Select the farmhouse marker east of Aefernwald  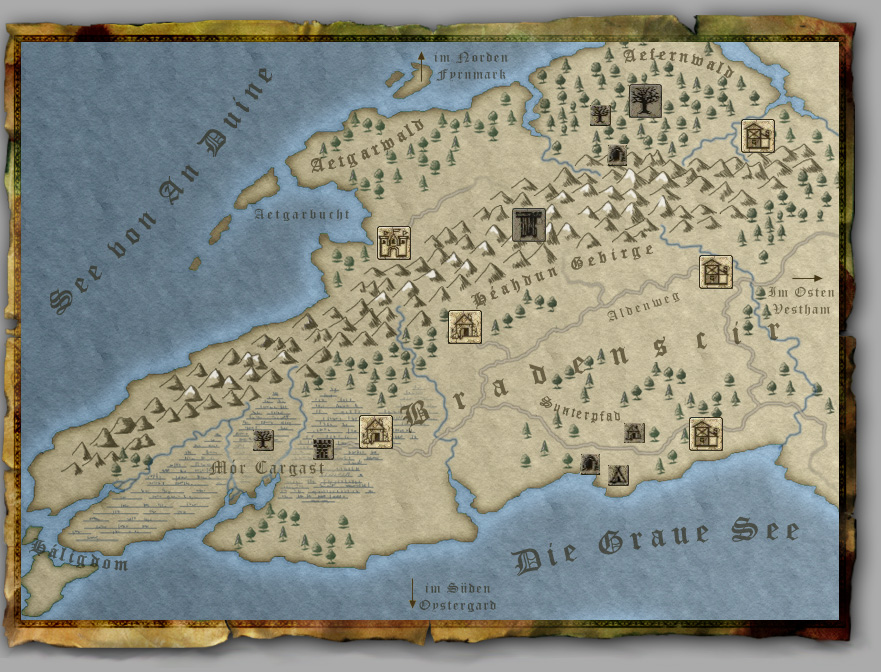758,136
